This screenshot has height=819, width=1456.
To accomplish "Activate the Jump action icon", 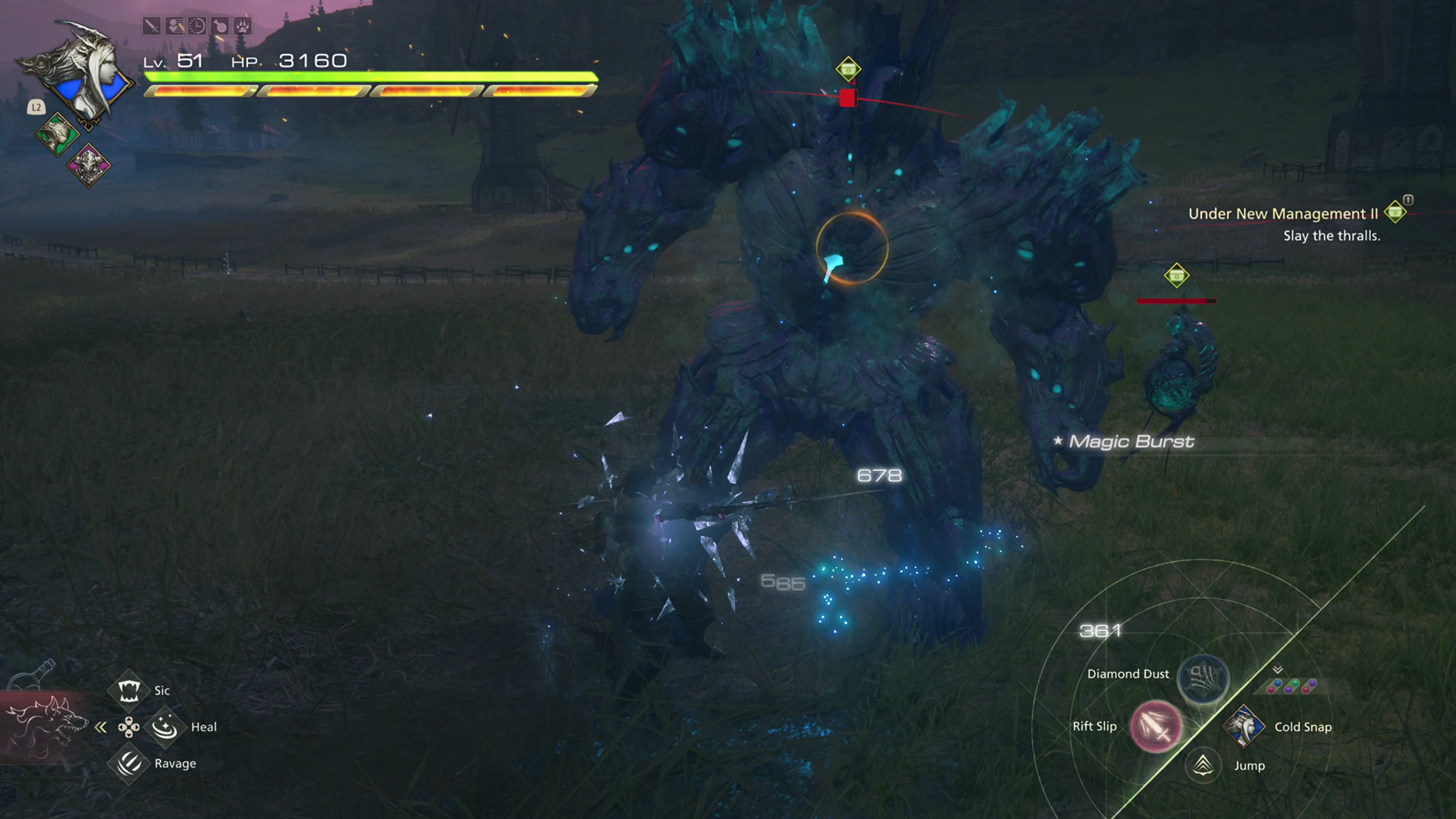I will pos(1203,765).
